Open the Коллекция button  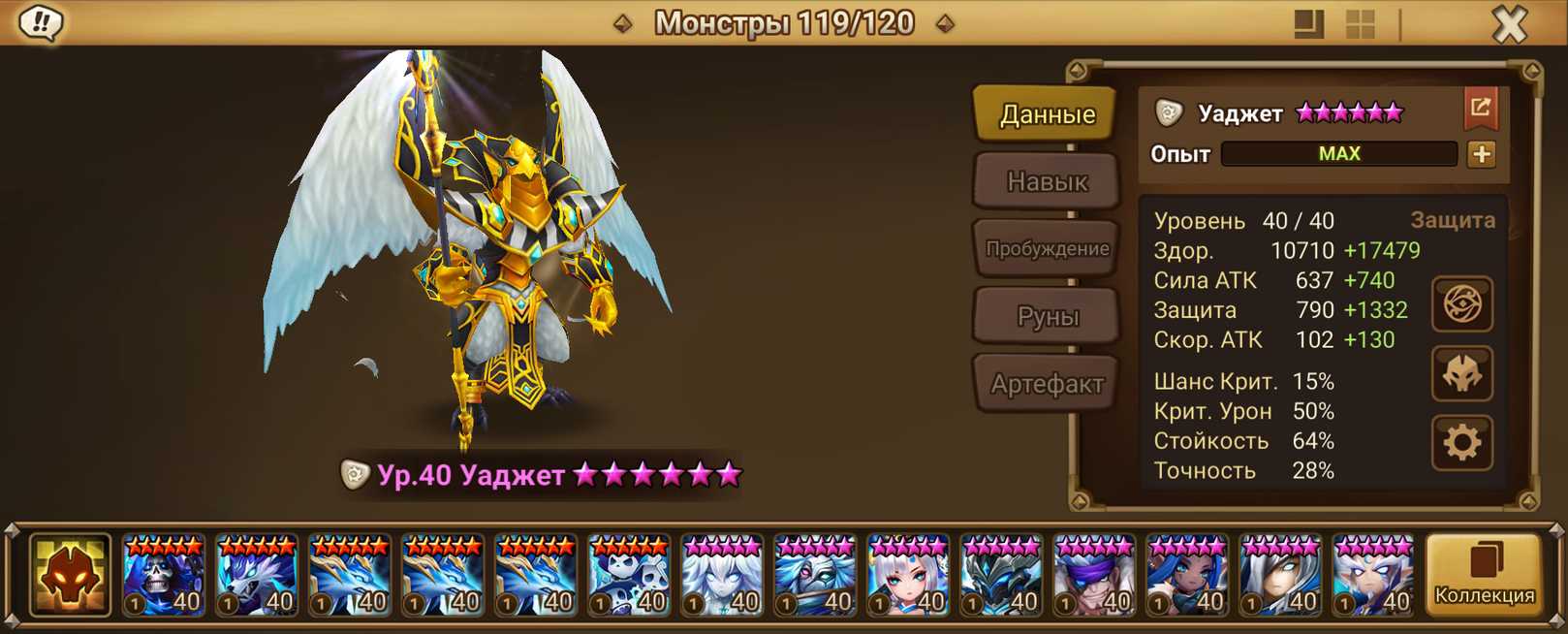click(1484, 575)
